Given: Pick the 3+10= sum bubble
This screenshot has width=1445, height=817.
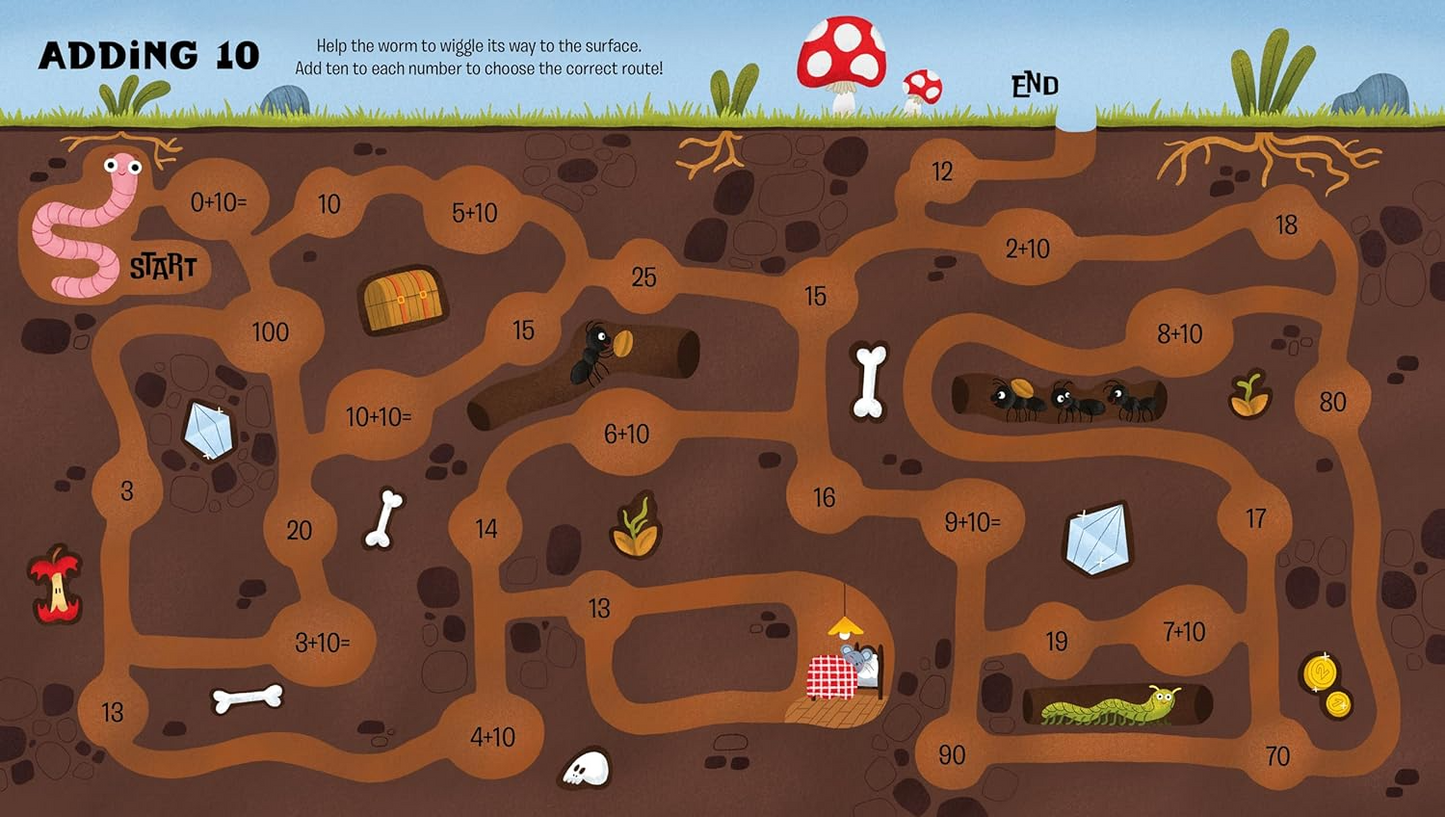Looking at the screenshot, I should (322, 643).
